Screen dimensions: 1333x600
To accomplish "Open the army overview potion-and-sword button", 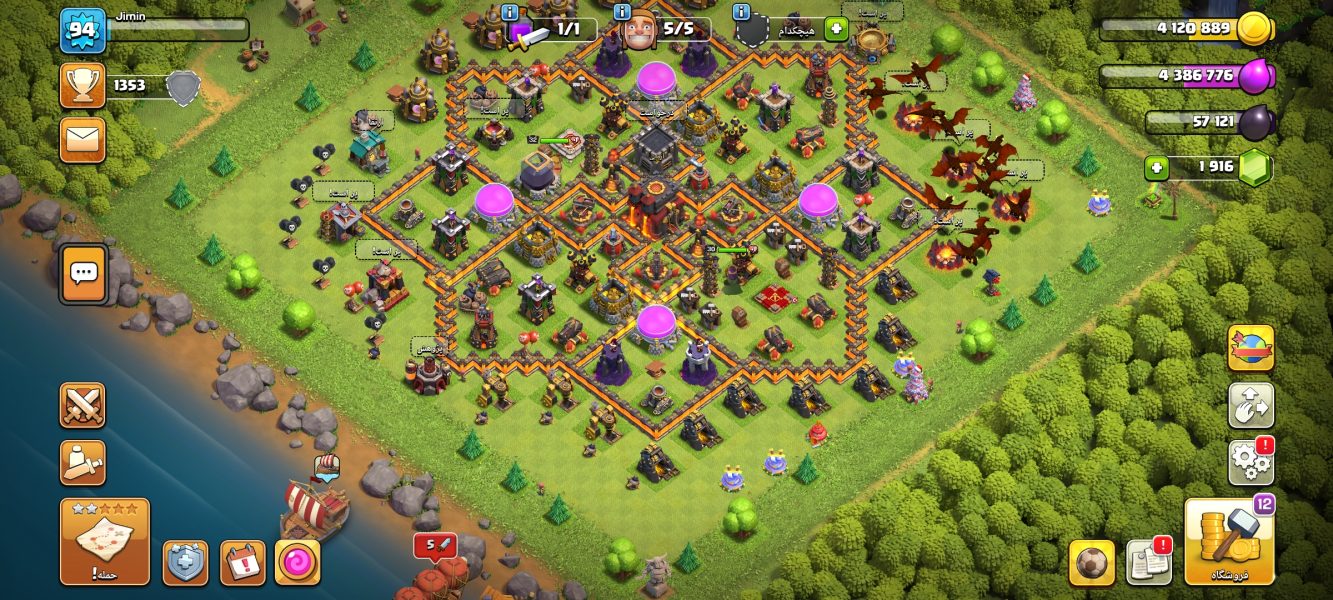I will (82, 462).
